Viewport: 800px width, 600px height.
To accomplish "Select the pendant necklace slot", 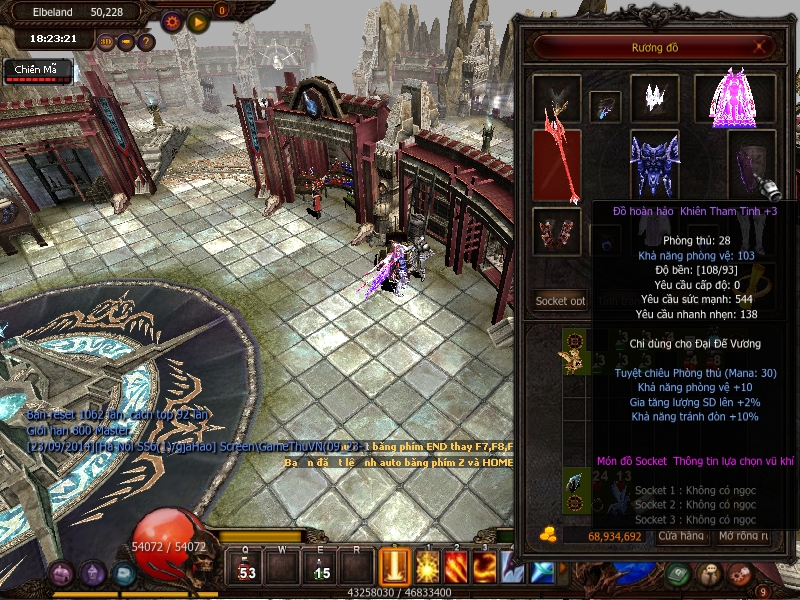I will click(605, 107).
